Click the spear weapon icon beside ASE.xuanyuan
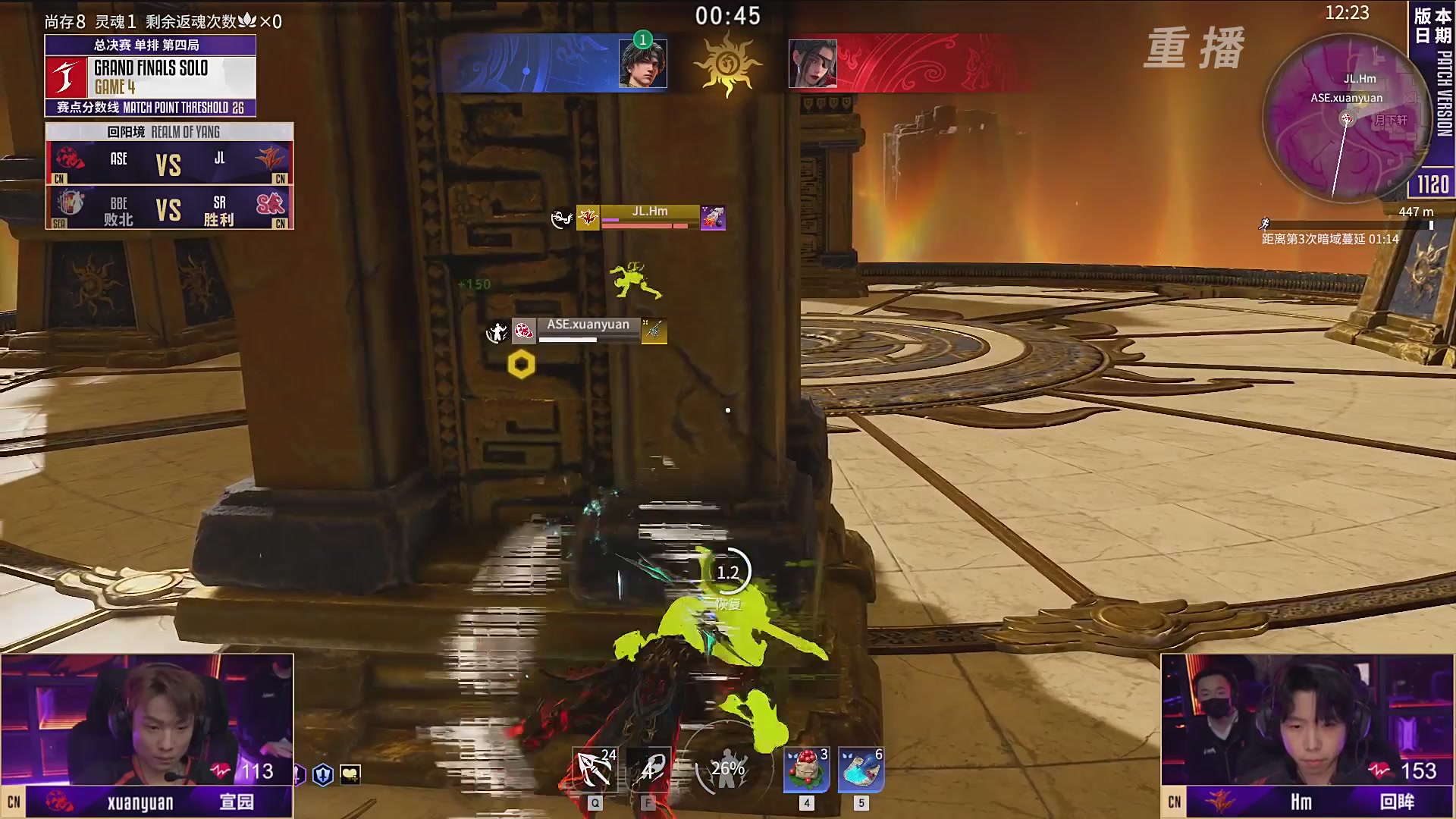1456x819 pixels. 654,331
